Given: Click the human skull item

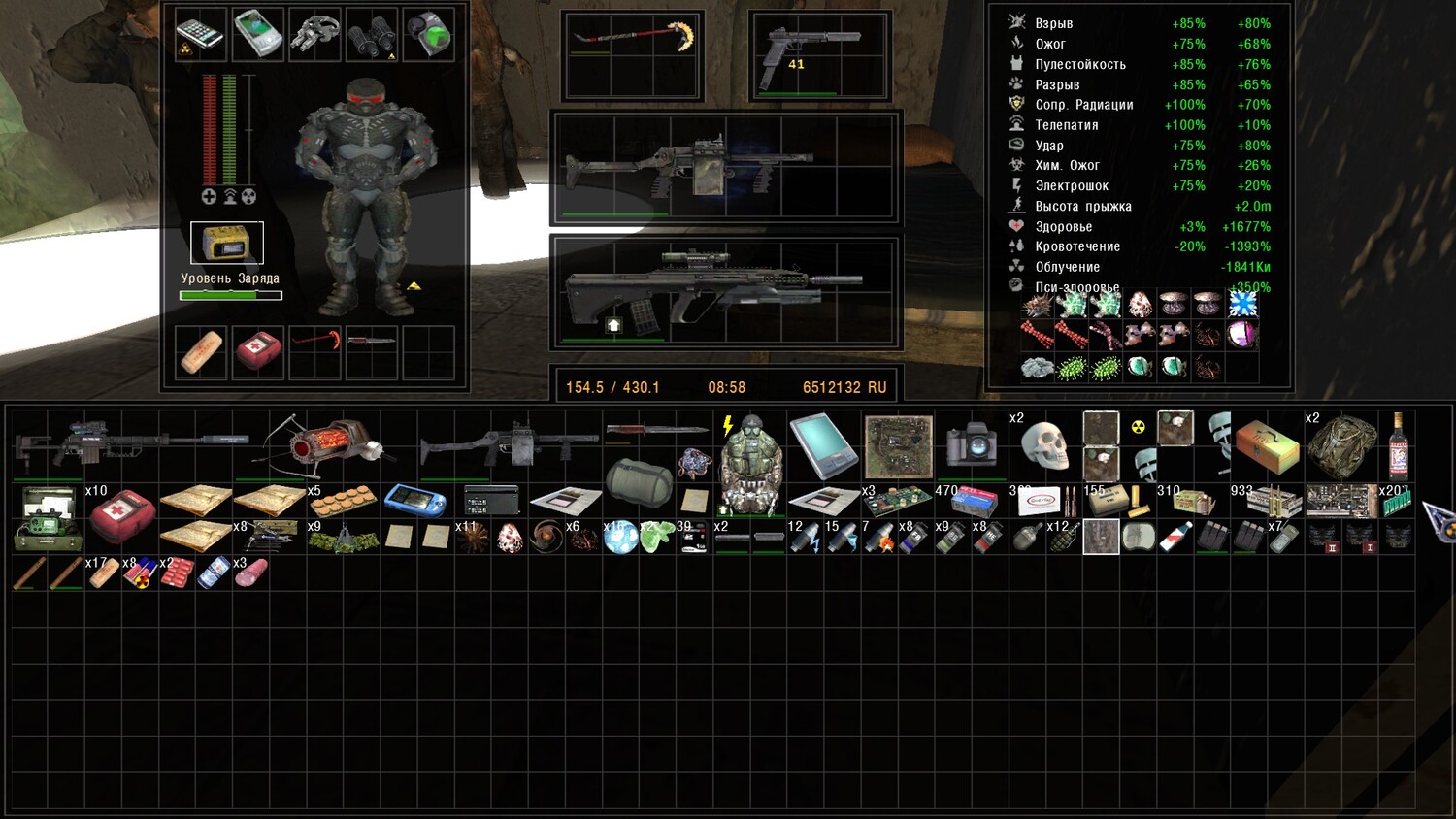Looking at the screenshot, I should [x=1044, y=446].
